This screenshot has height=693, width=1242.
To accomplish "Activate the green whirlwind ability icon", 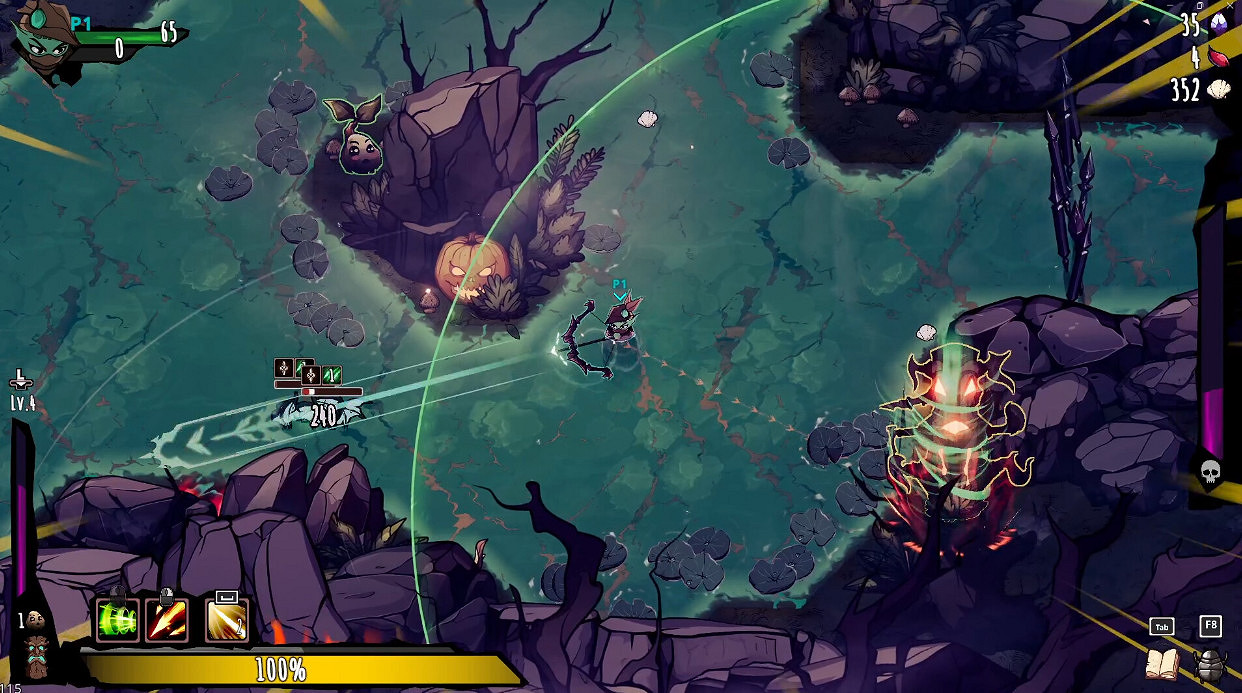I will (x=117, y=621).
